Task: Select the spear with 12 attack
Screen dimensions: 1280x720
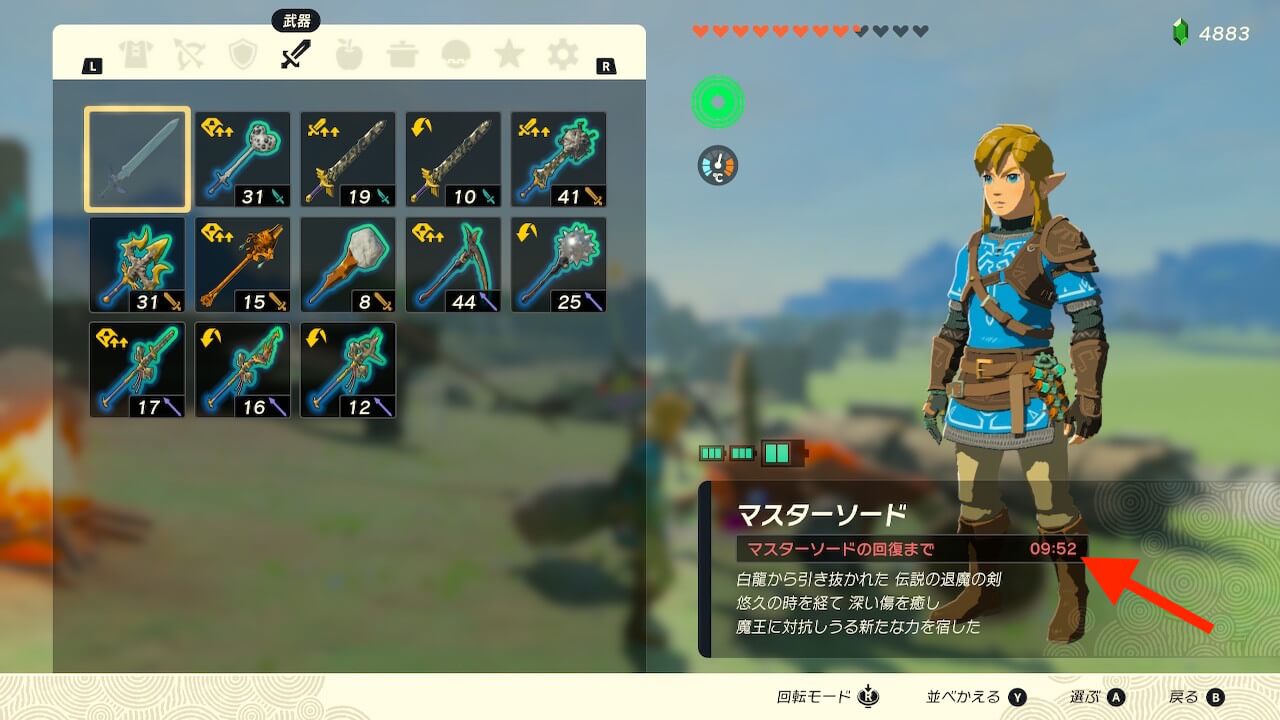Action: pyautogui.click(x=348, y=370)
